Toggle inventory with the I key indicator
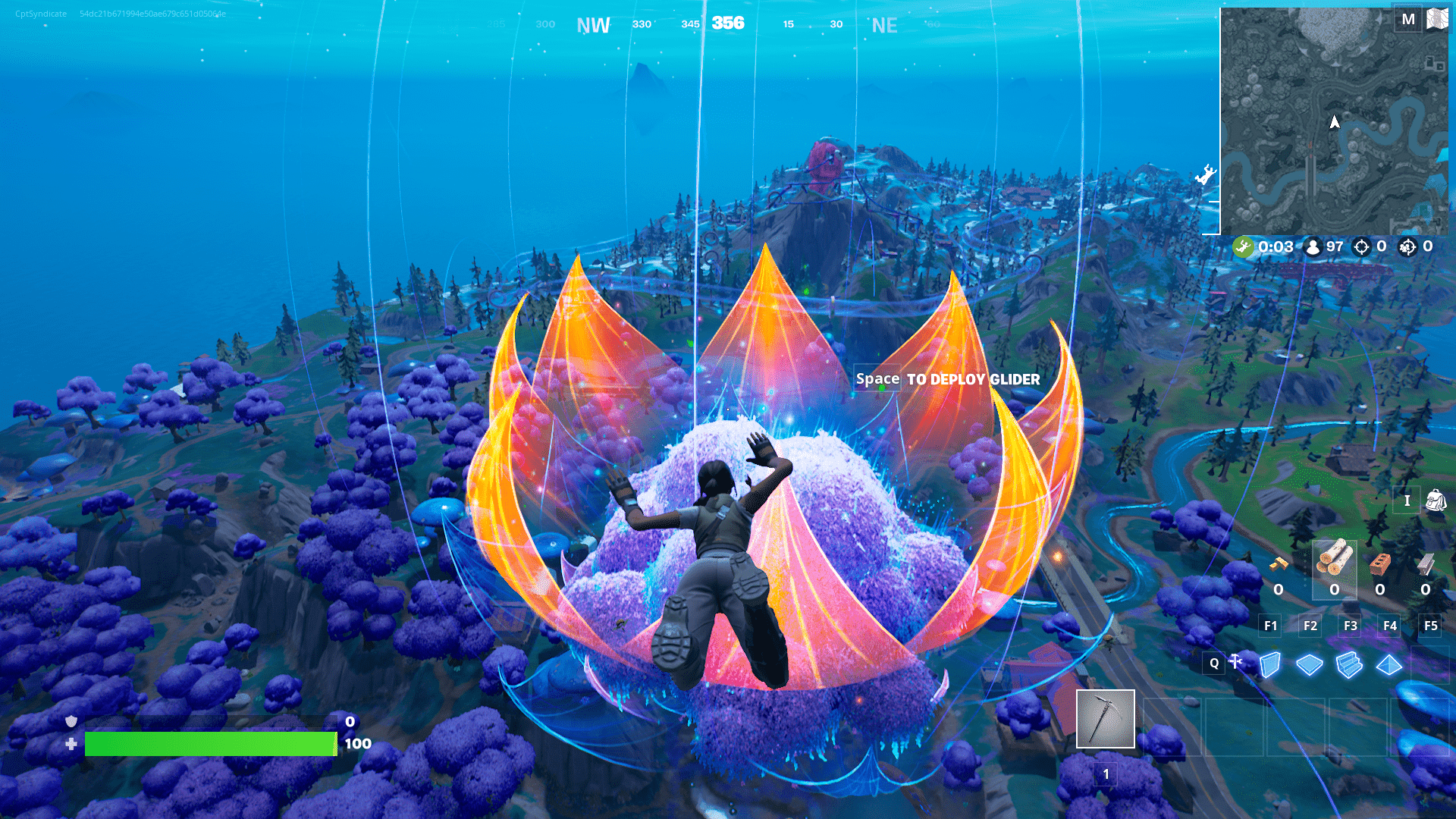 point(1407,500)
